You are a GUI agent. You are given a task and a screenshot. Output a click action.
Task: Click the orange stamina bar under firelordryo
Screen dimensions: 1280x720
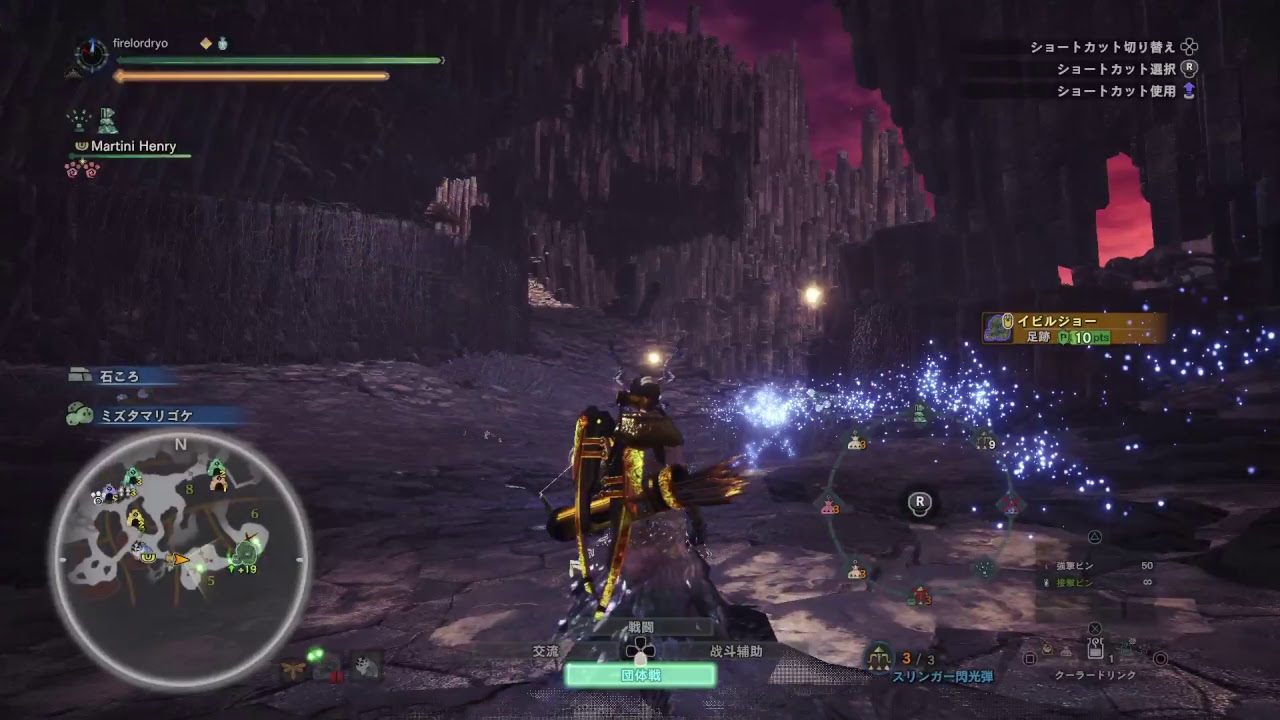[x=250, y=76]
